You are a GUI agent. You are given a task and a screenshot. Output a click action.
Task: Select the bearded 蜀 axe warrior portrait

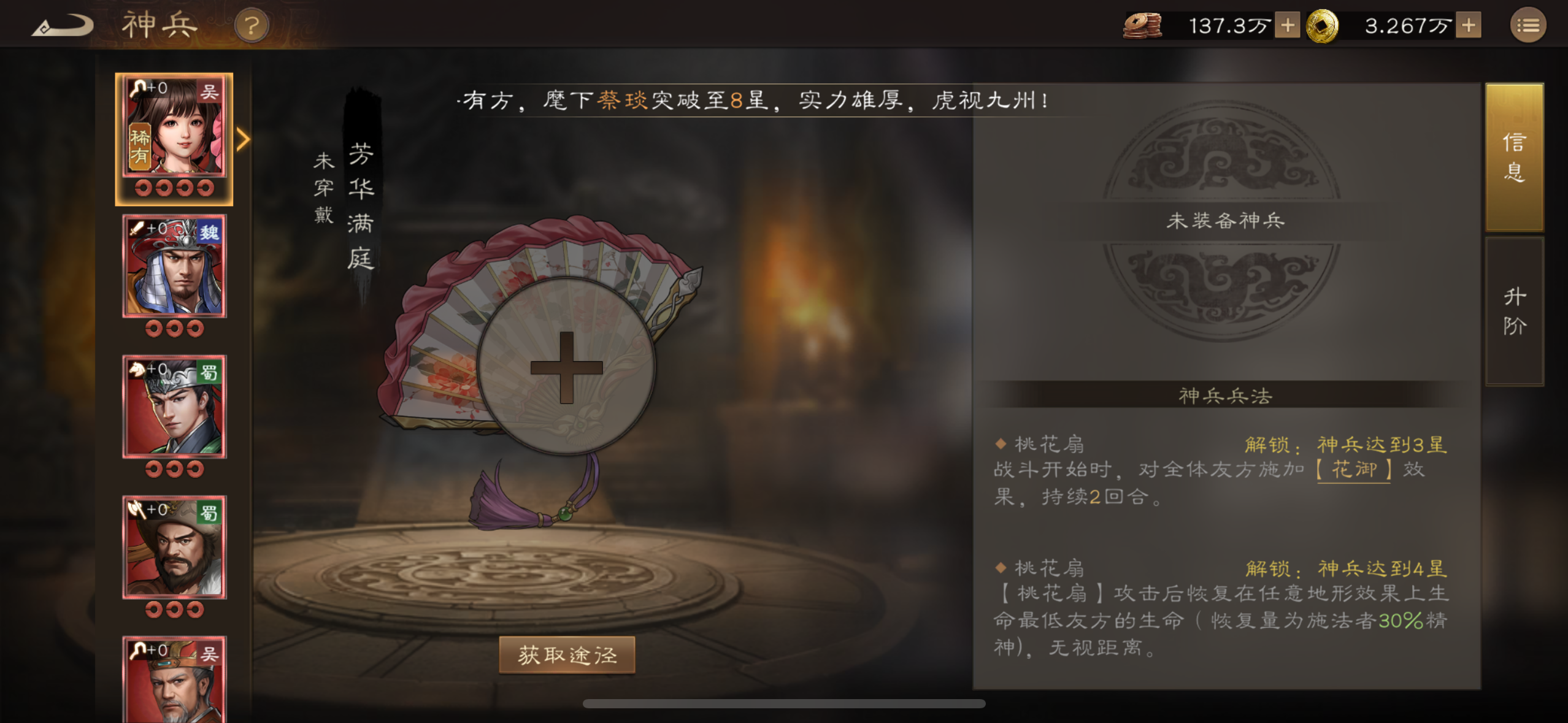click(x=174, y=547)
